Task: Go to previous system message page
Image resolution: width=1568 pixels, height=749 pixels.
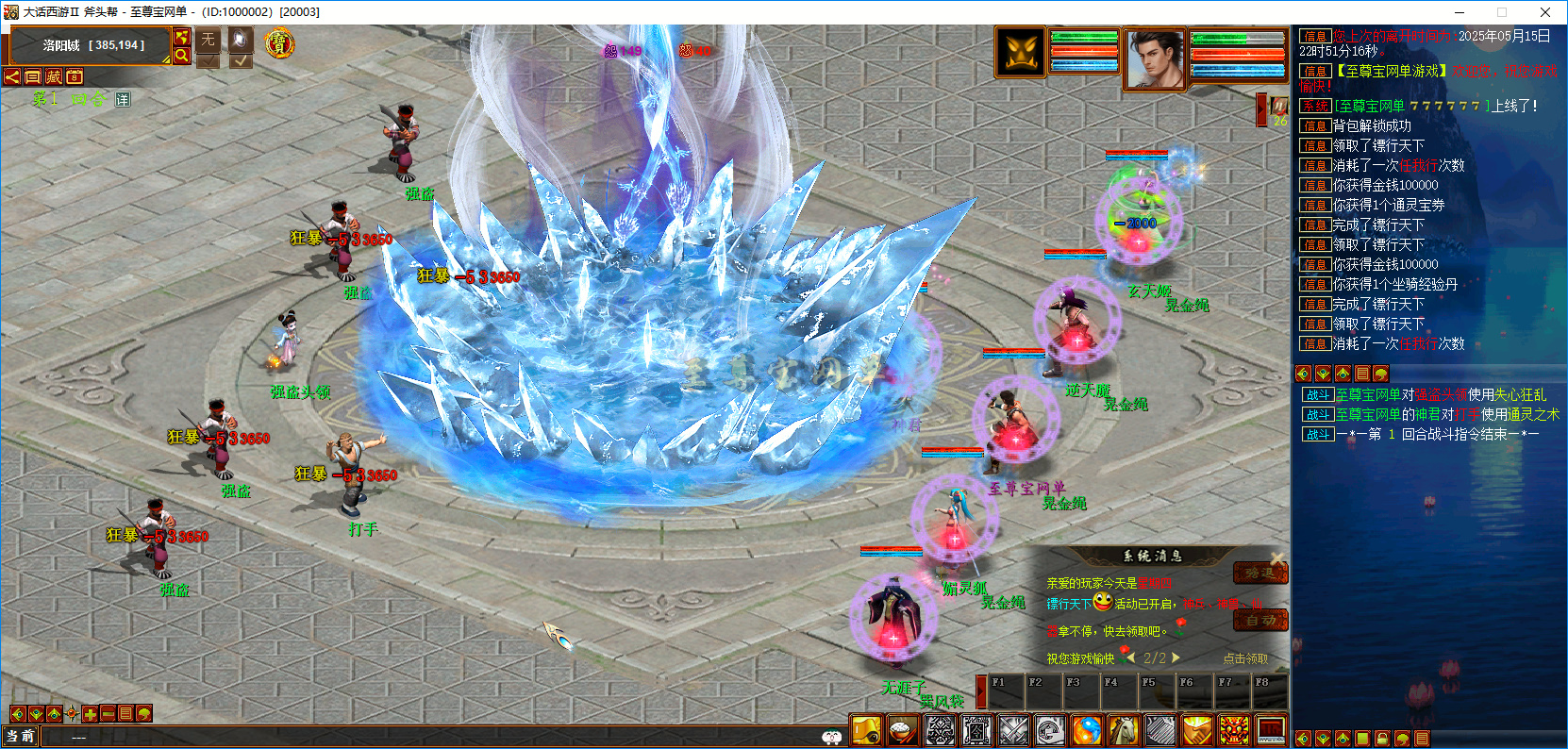Action: [x=1130, y=657]
